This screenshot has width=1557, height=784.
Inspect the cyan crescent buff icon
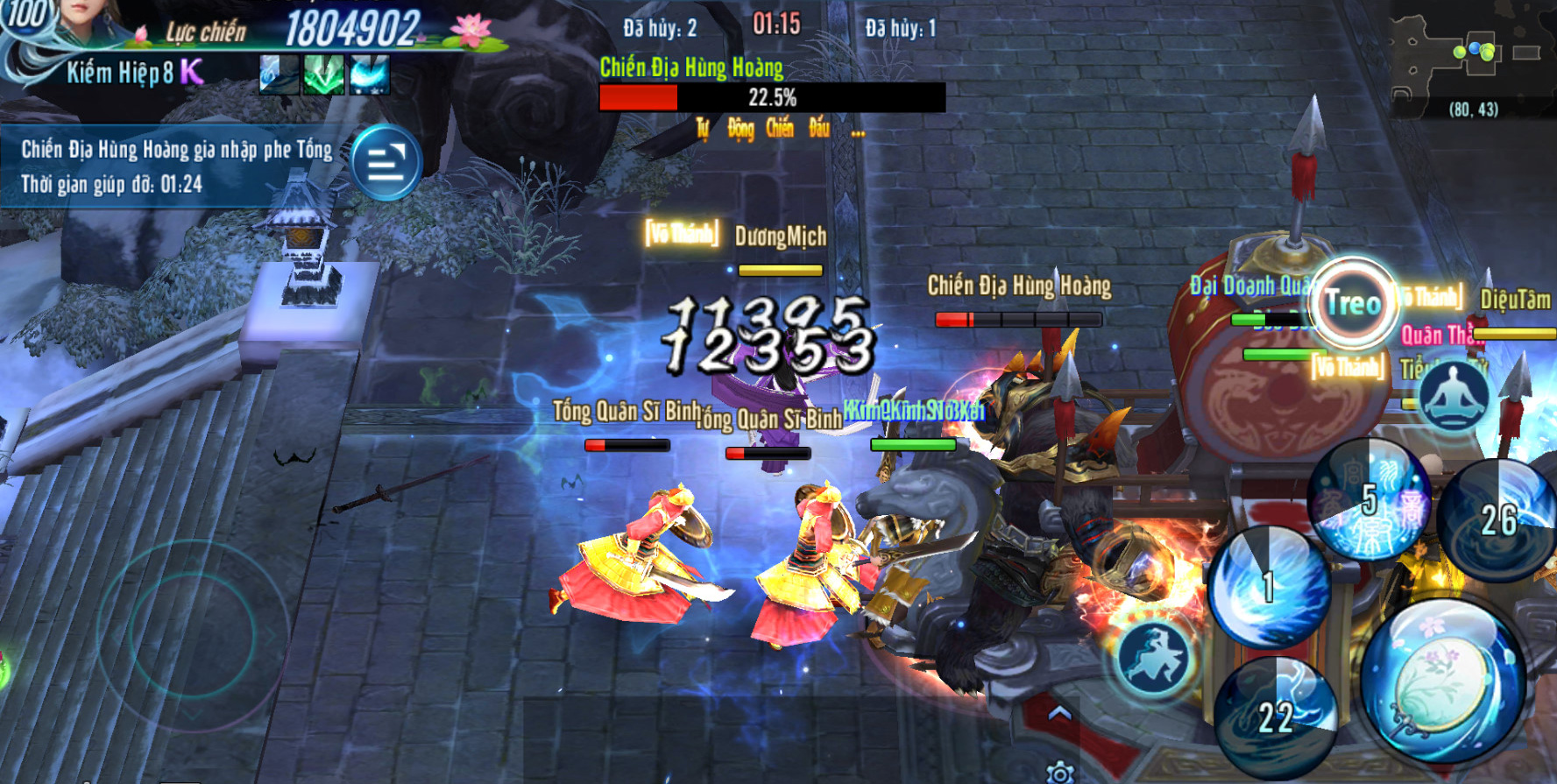tap(369, 75)
